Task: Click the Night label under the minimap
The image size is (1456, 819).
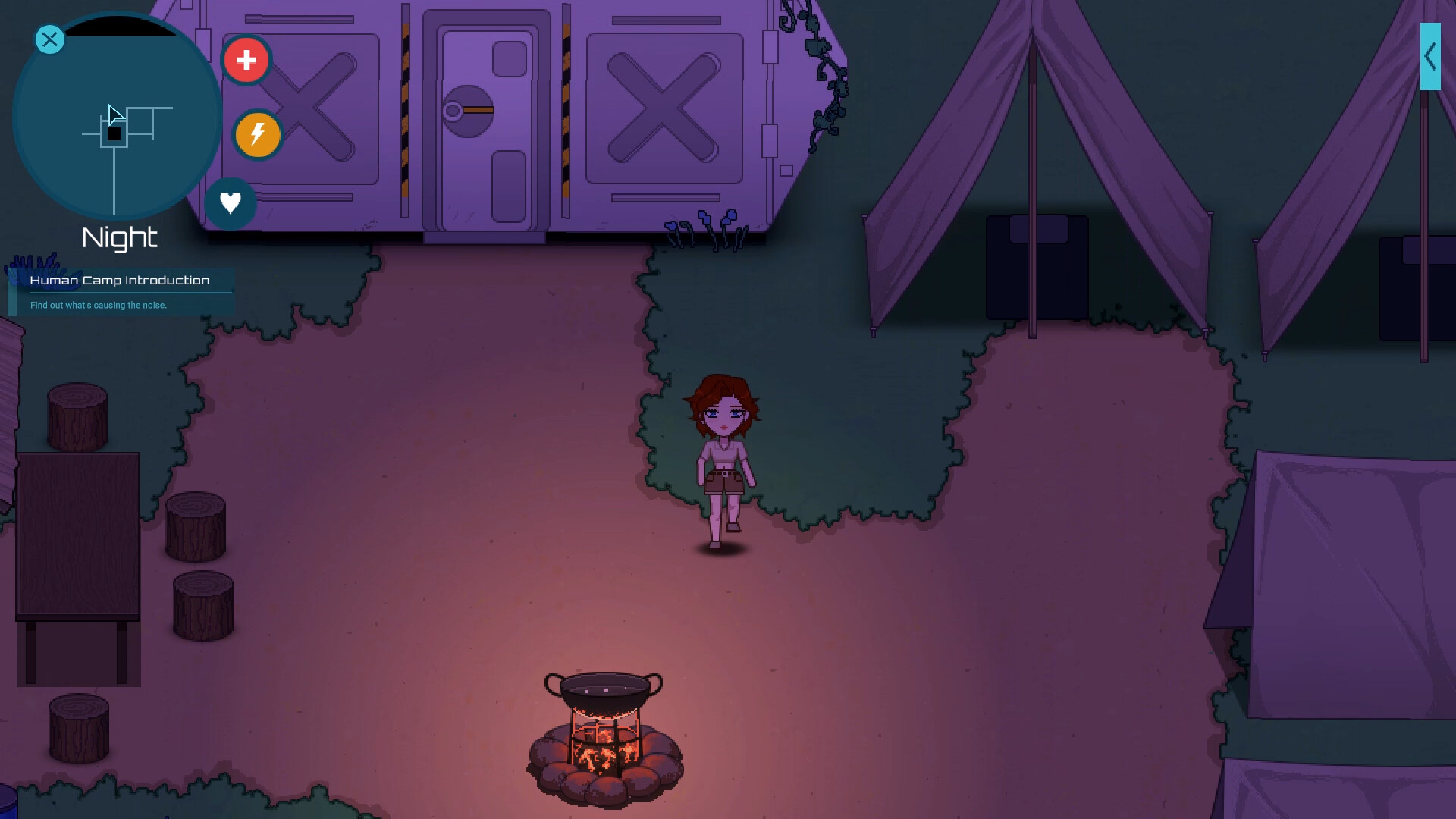Action: point(119,238)
